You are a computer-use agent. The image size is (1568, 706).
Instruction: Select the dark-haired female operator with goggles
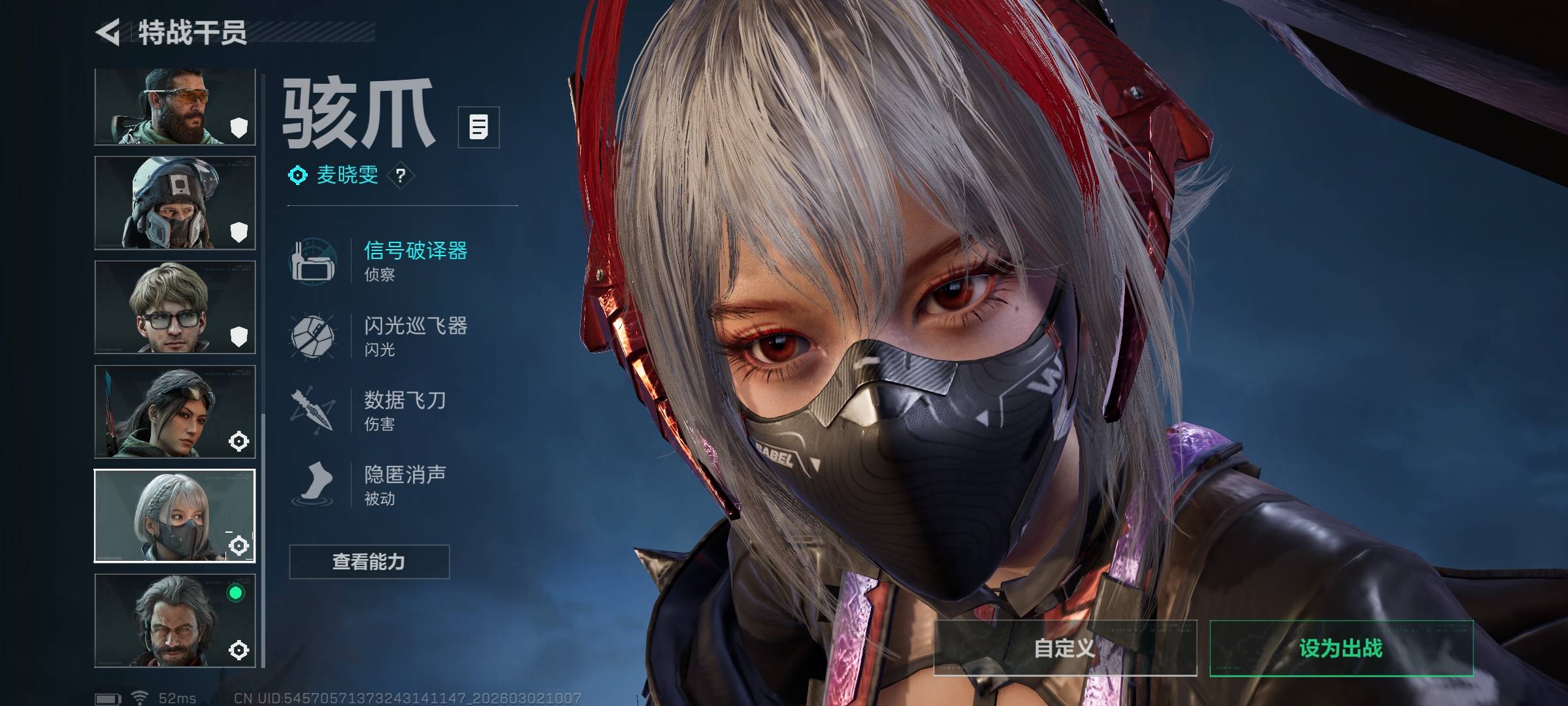[174, 412]
